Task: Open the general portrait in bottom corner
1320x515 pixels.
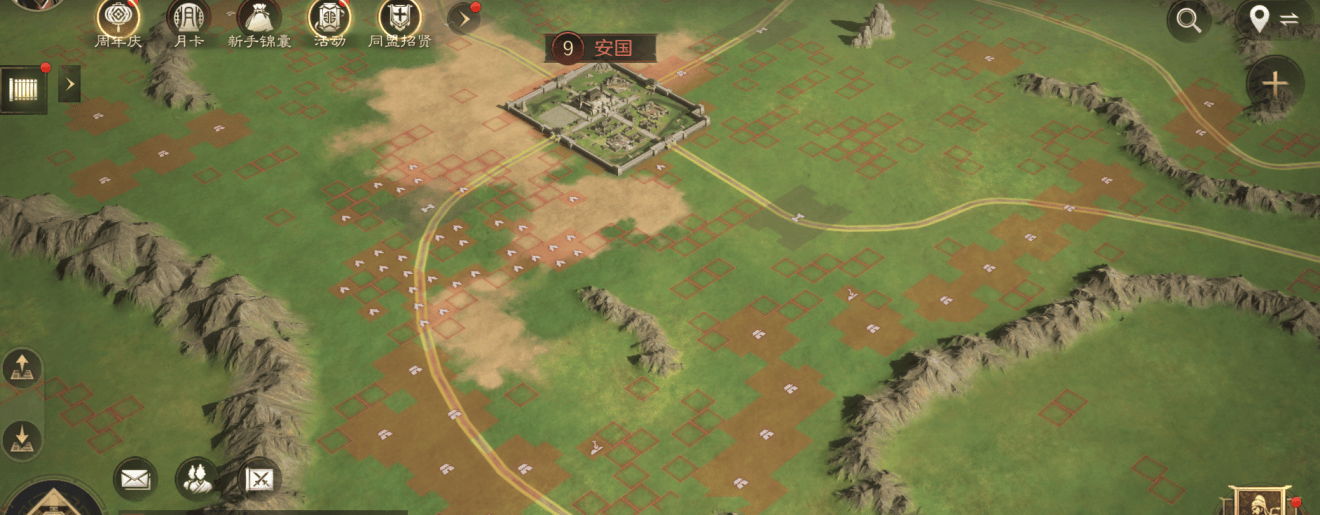Action: pyautogui.click(x=1258, y=501)
